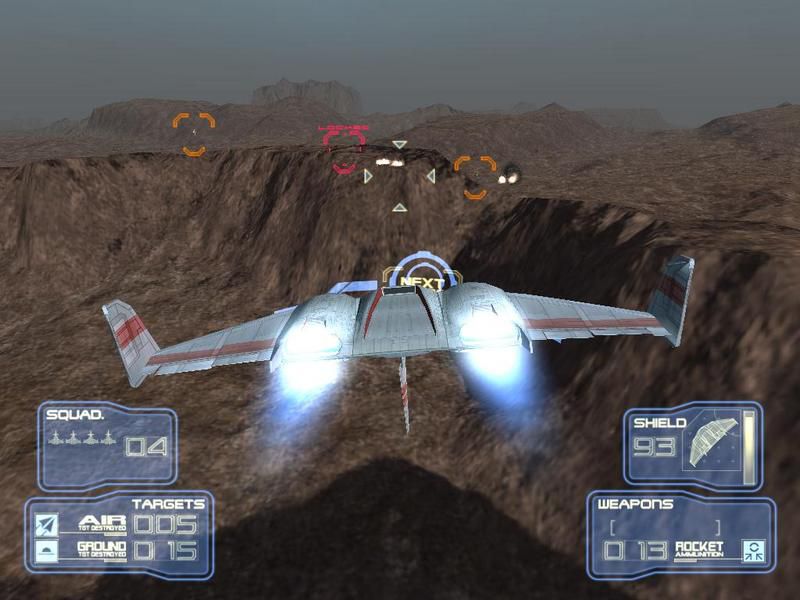This screenshot has height=600, width=800.
Task: Click the ship diagram in the Shield panel
Action: (711, 442)
